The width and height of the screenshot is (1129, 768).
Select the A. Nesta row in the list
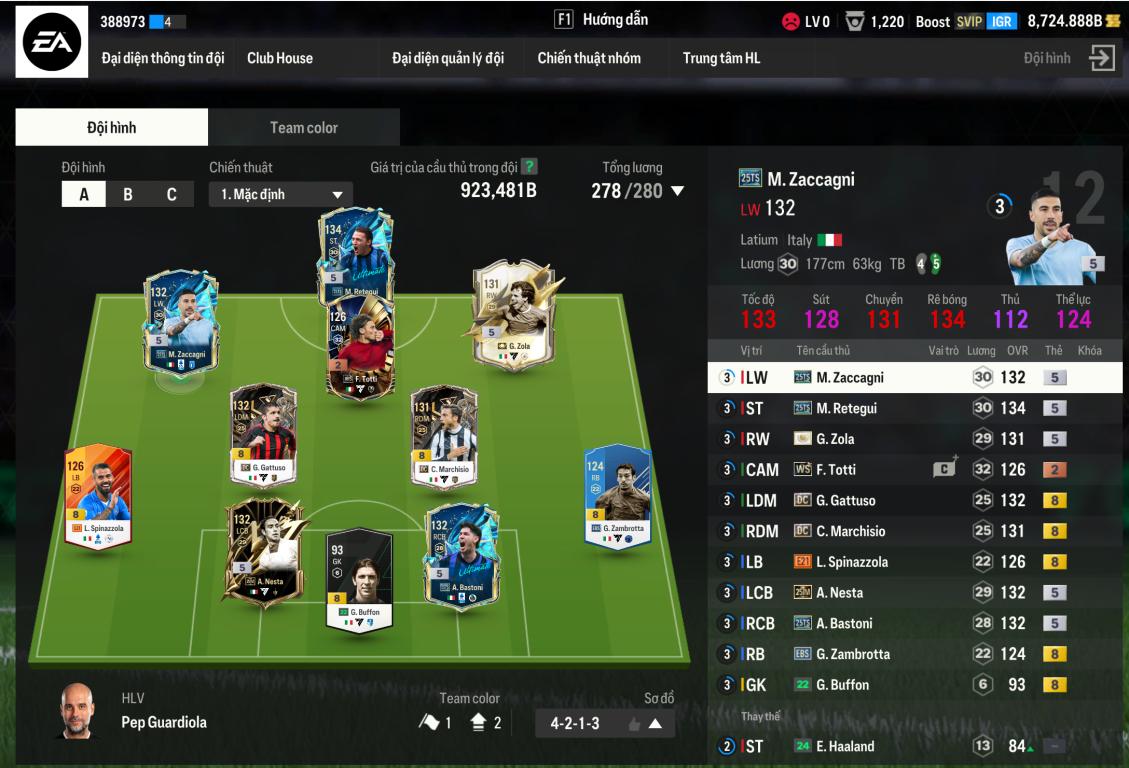(x=913, y=593)
